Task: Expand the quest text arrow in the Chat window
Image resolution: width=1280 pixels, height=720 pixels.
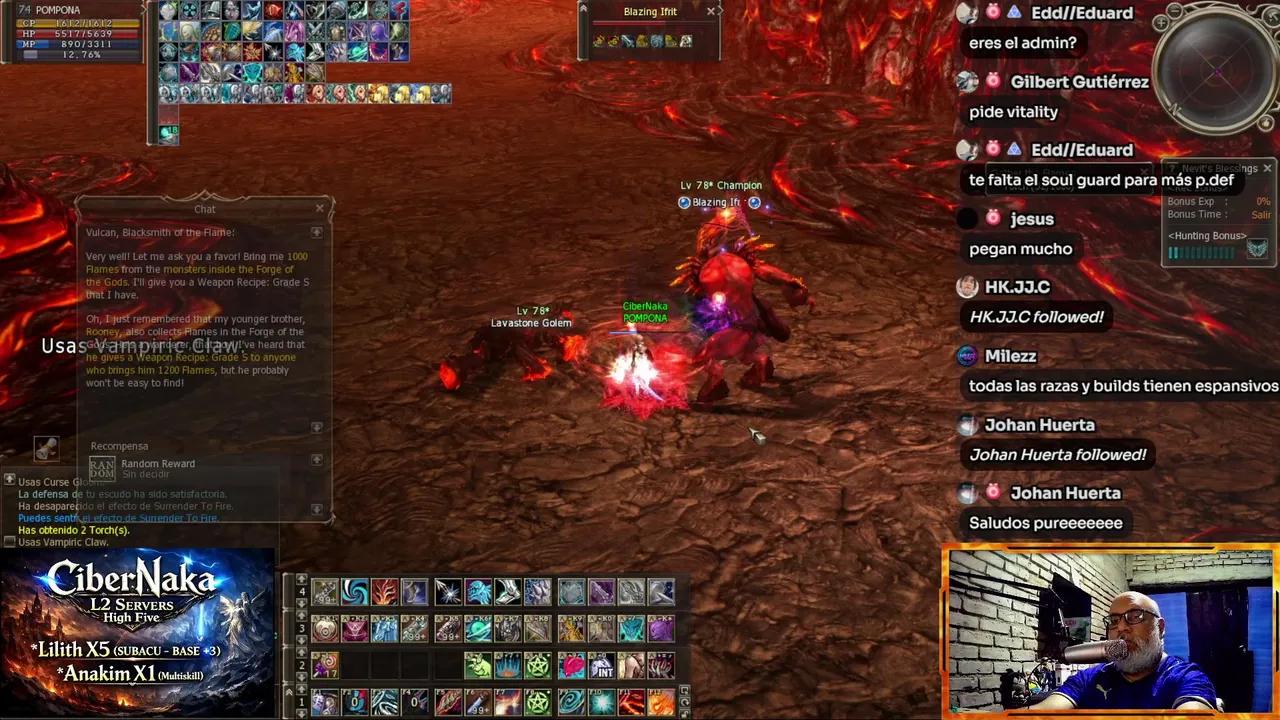Action: [317, 232]
